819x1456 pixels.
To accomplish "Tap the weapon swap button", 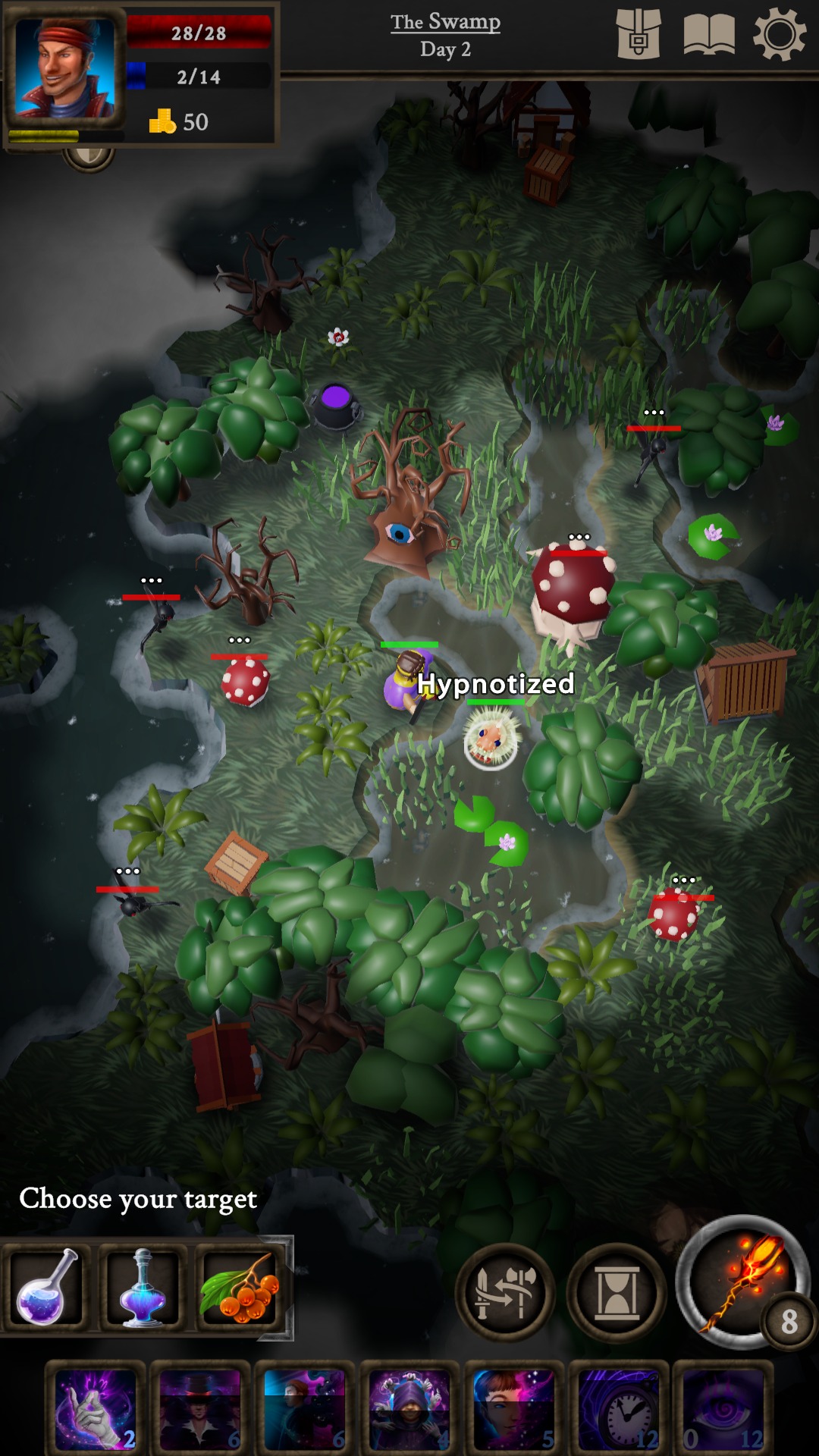I will tap(504, 1293).
